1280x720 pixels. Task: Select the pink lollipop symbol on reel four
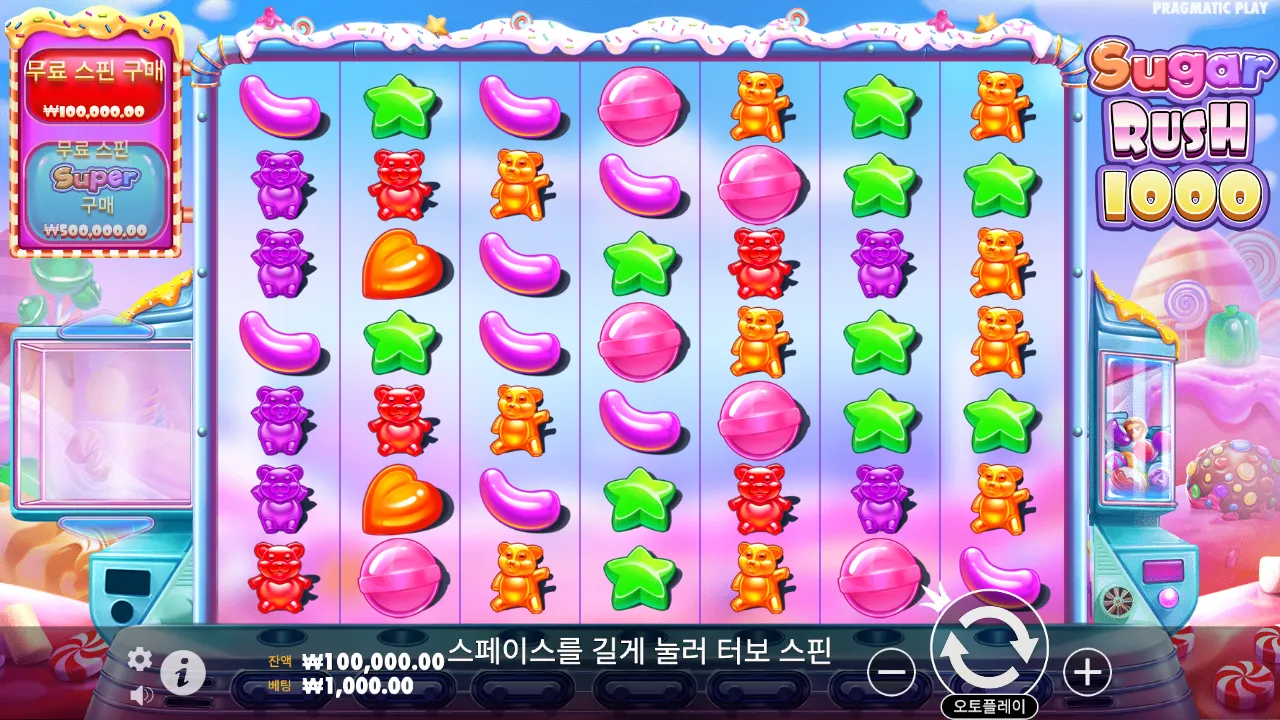[640, 105]
